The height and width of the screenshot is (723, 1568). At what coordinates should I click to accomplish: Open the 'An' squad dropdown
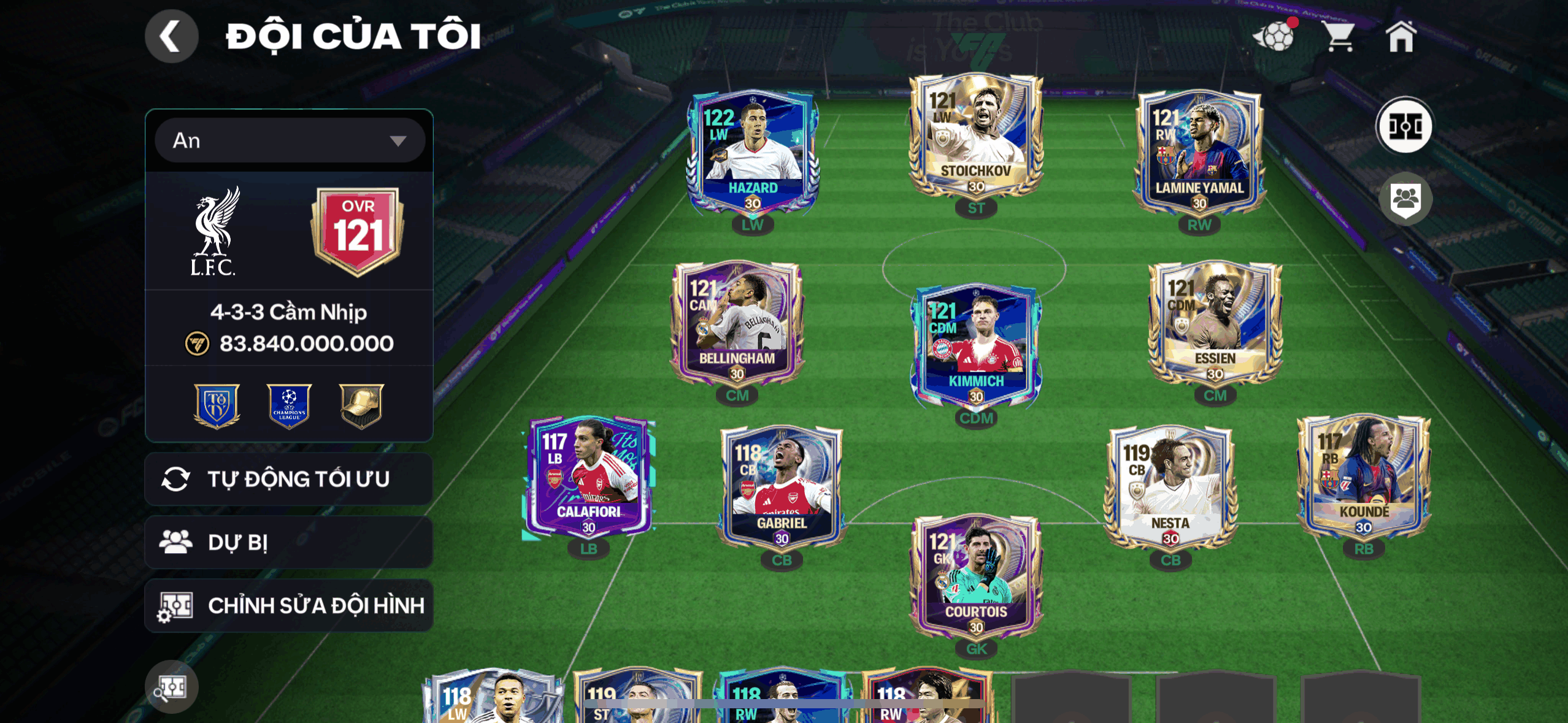pyautogui.click(x=290, y=140)
